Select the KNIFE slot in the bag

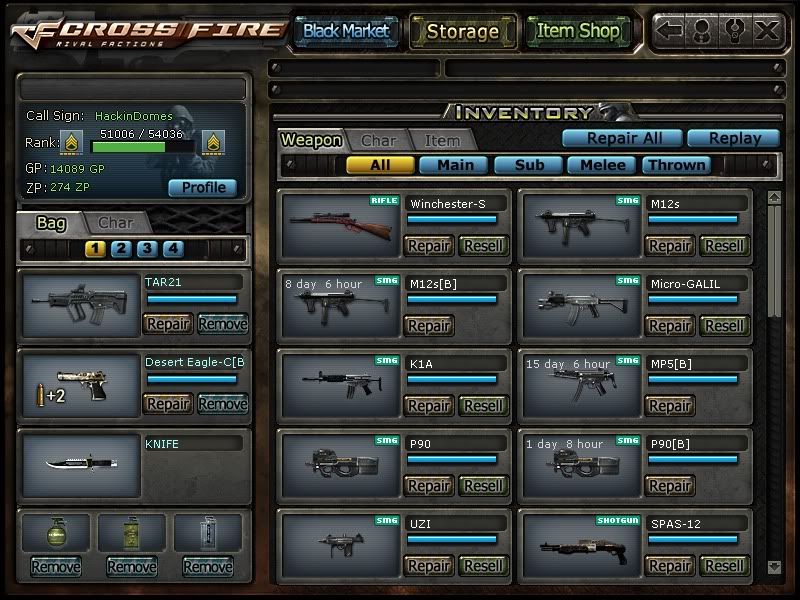point(80,464)
